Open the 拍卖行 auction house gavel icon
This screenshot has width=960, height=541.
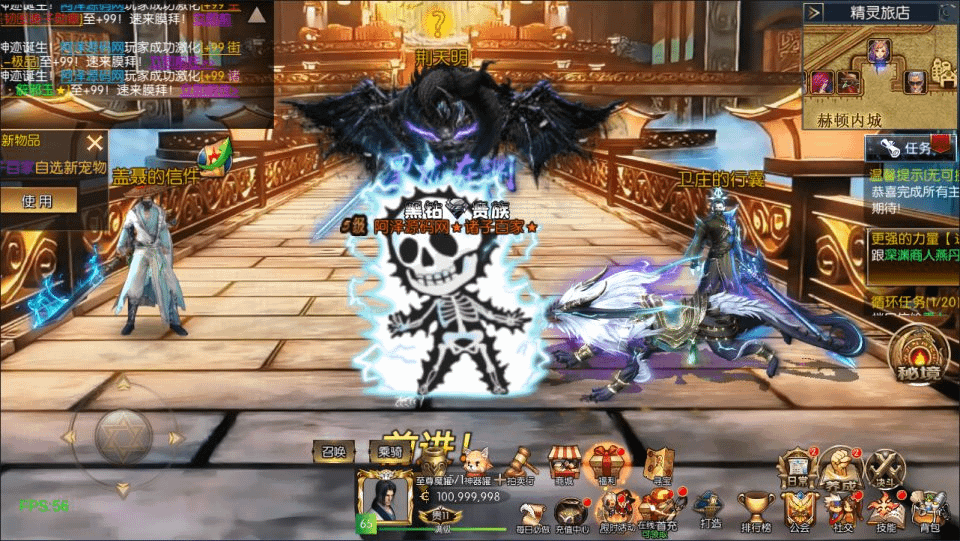click(x=522, y=463)
